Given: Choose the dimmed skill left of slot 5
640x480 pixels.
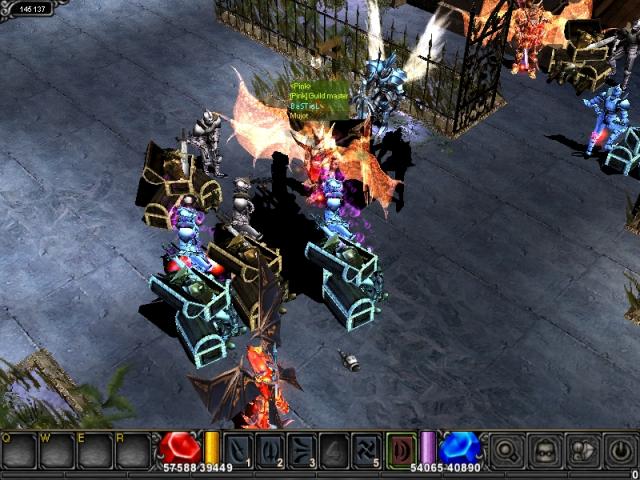Looking at the screenshot, I should coord(334,451).
